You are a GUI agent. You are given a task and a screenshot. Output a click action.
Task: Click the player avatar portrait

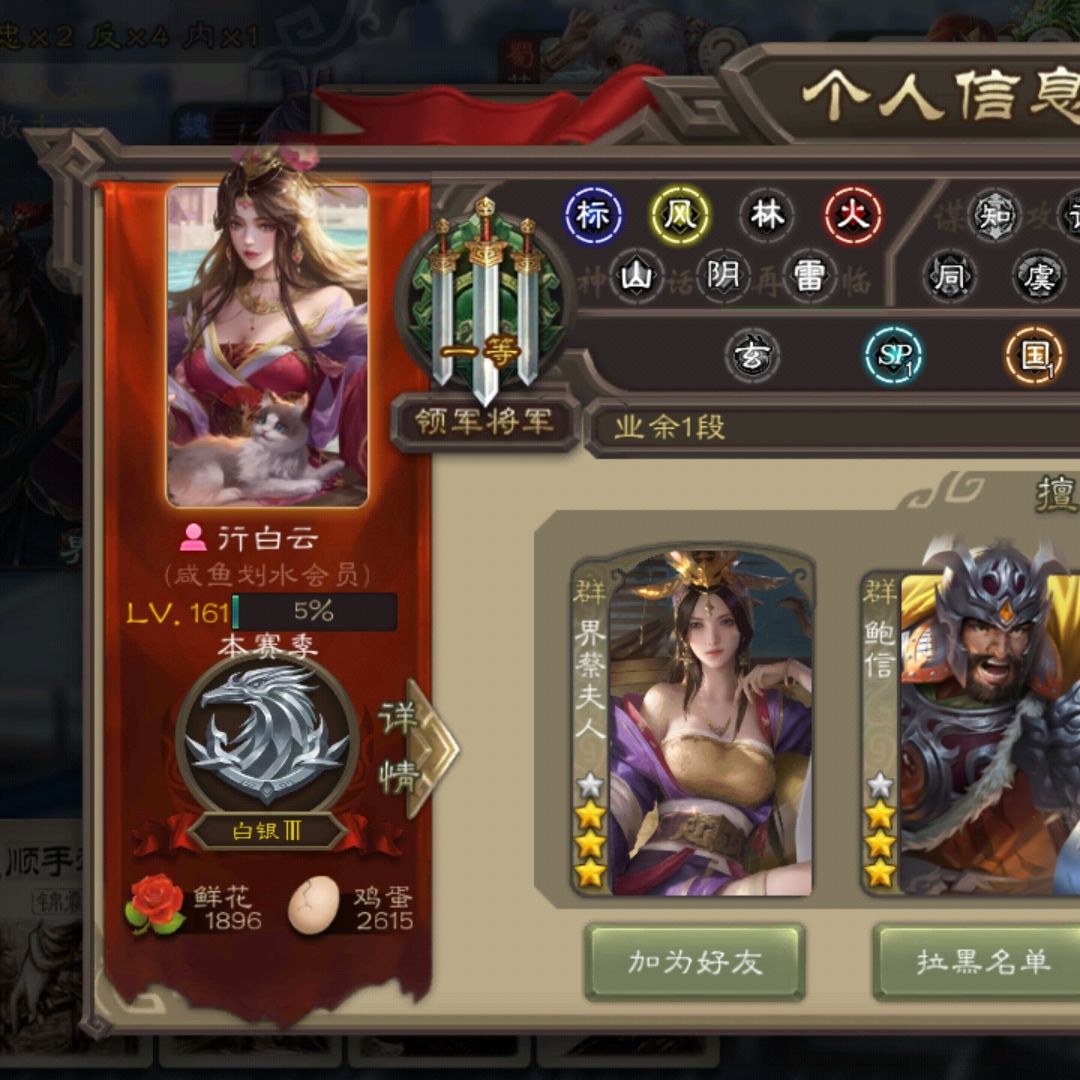click(268, 345)
